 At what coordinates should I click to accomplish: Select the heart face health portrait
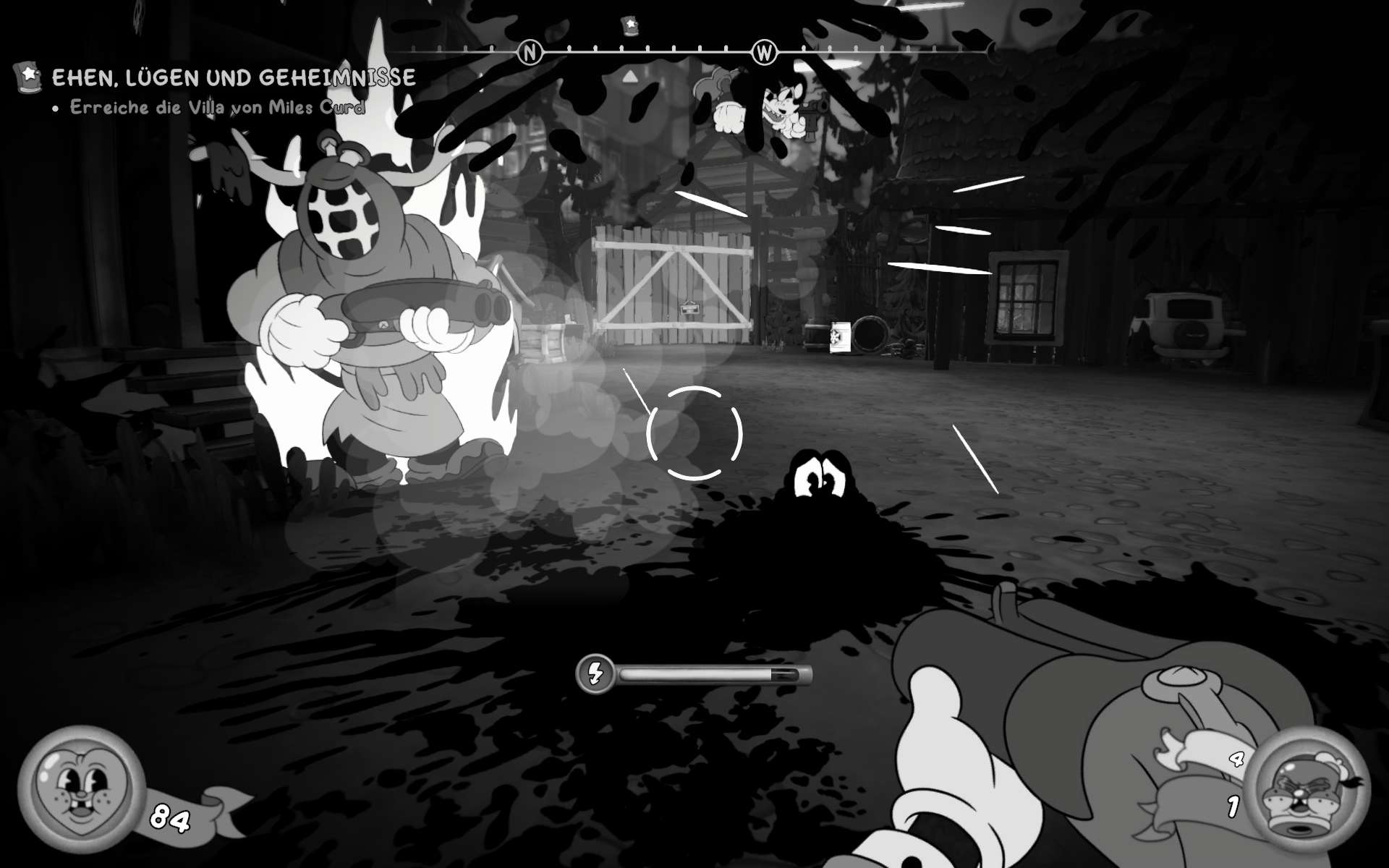click(80, 790)
